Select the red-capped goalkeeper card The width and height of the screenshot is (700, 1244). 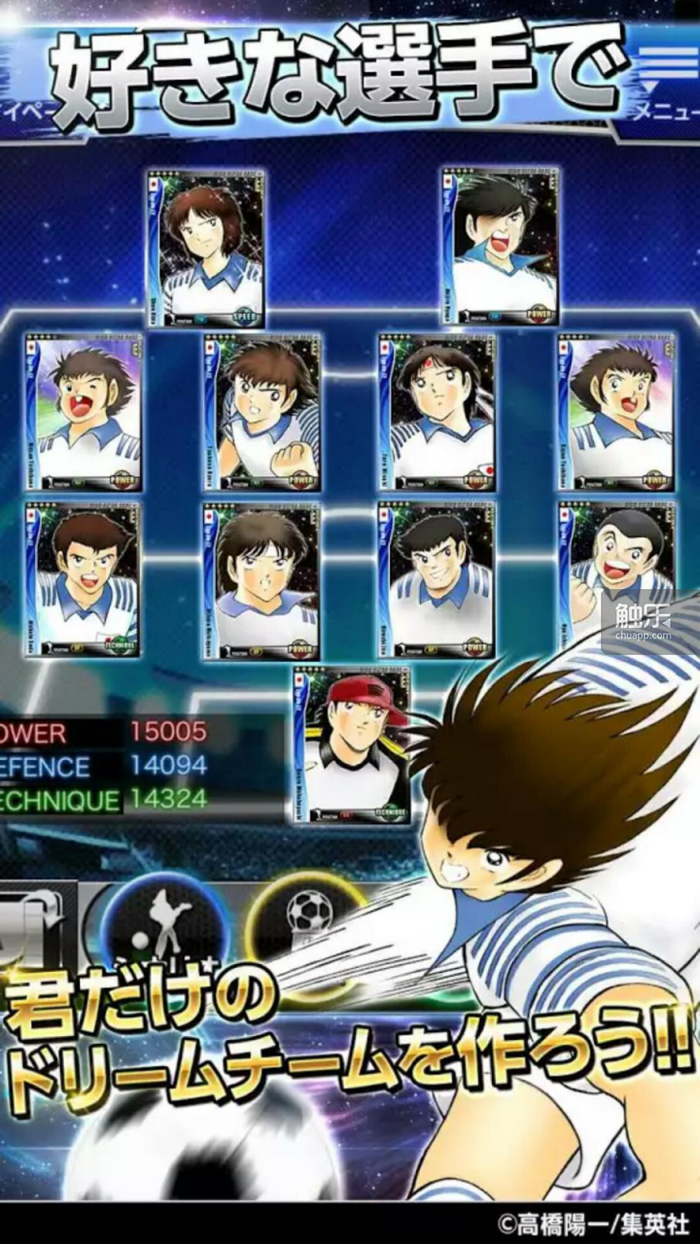point(352,744)
